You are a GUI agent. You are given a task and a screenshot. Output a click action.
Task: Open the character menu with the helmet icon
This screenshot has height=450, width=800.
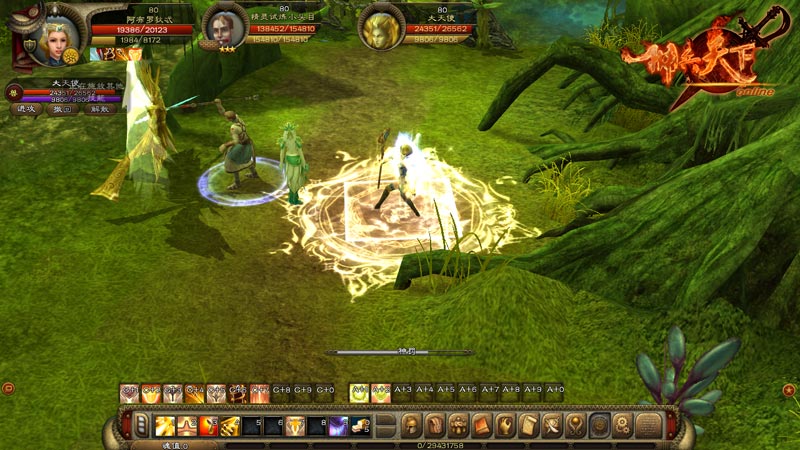point(410,426)
